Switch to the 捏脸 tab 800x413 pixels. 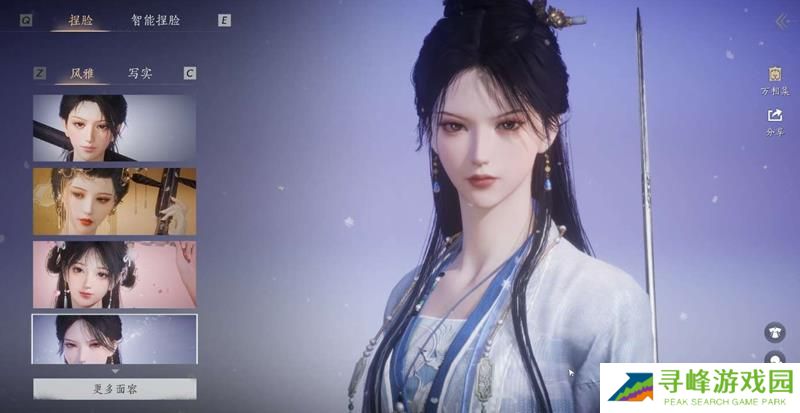point(81,19)
